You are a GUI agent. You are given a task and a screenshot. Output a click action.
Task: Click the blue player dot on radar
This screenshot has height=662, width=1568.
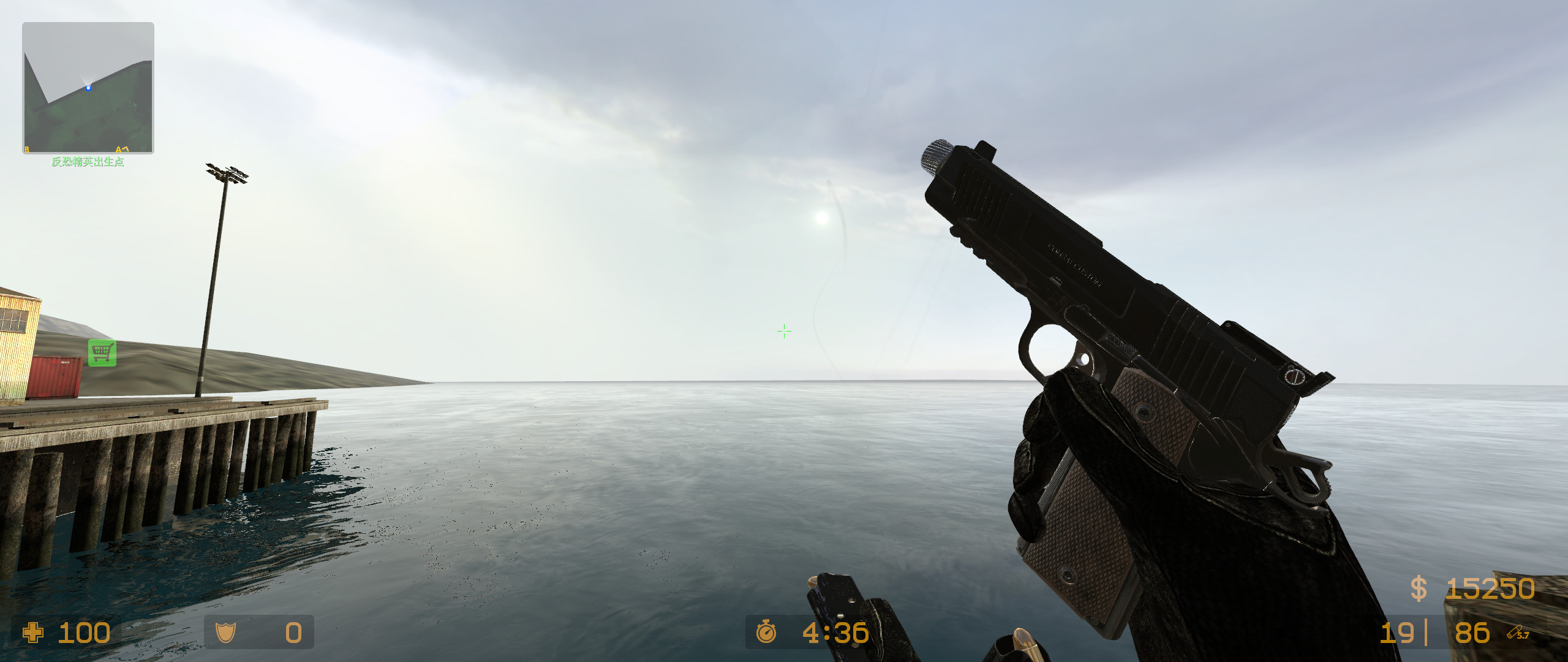(x=89, y=87)
